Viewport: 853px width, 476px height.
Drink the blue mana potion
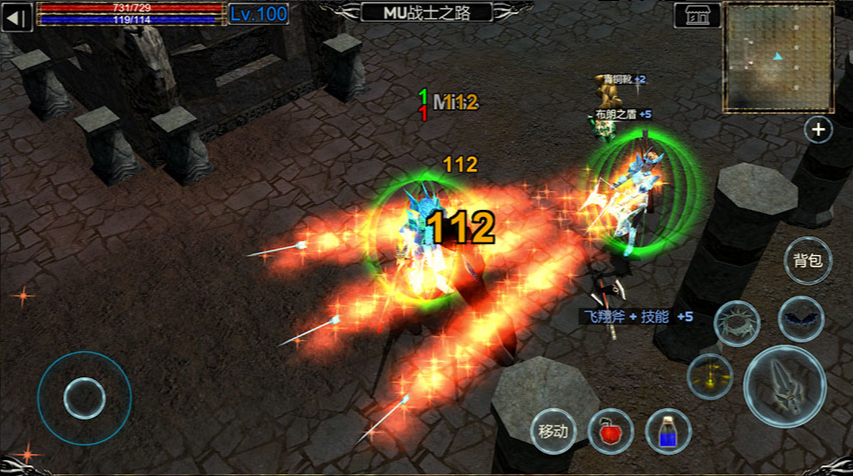(x=669, y=431)
